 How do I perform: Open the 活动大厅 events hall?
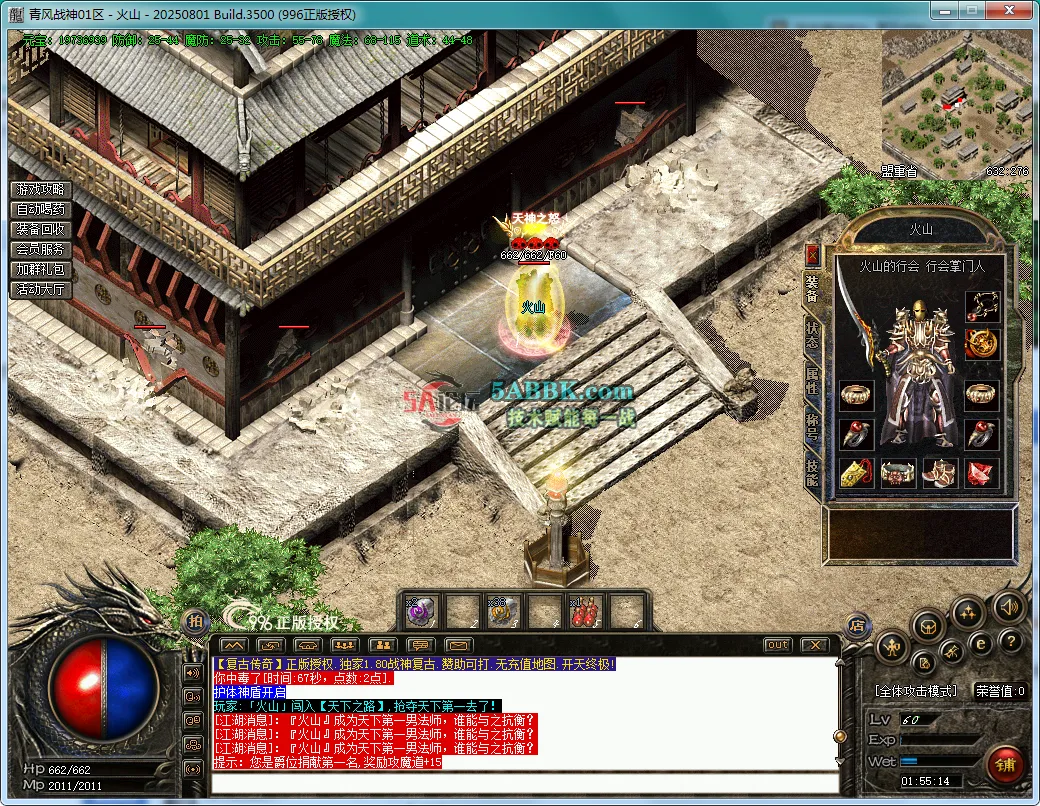coord(40,290)
